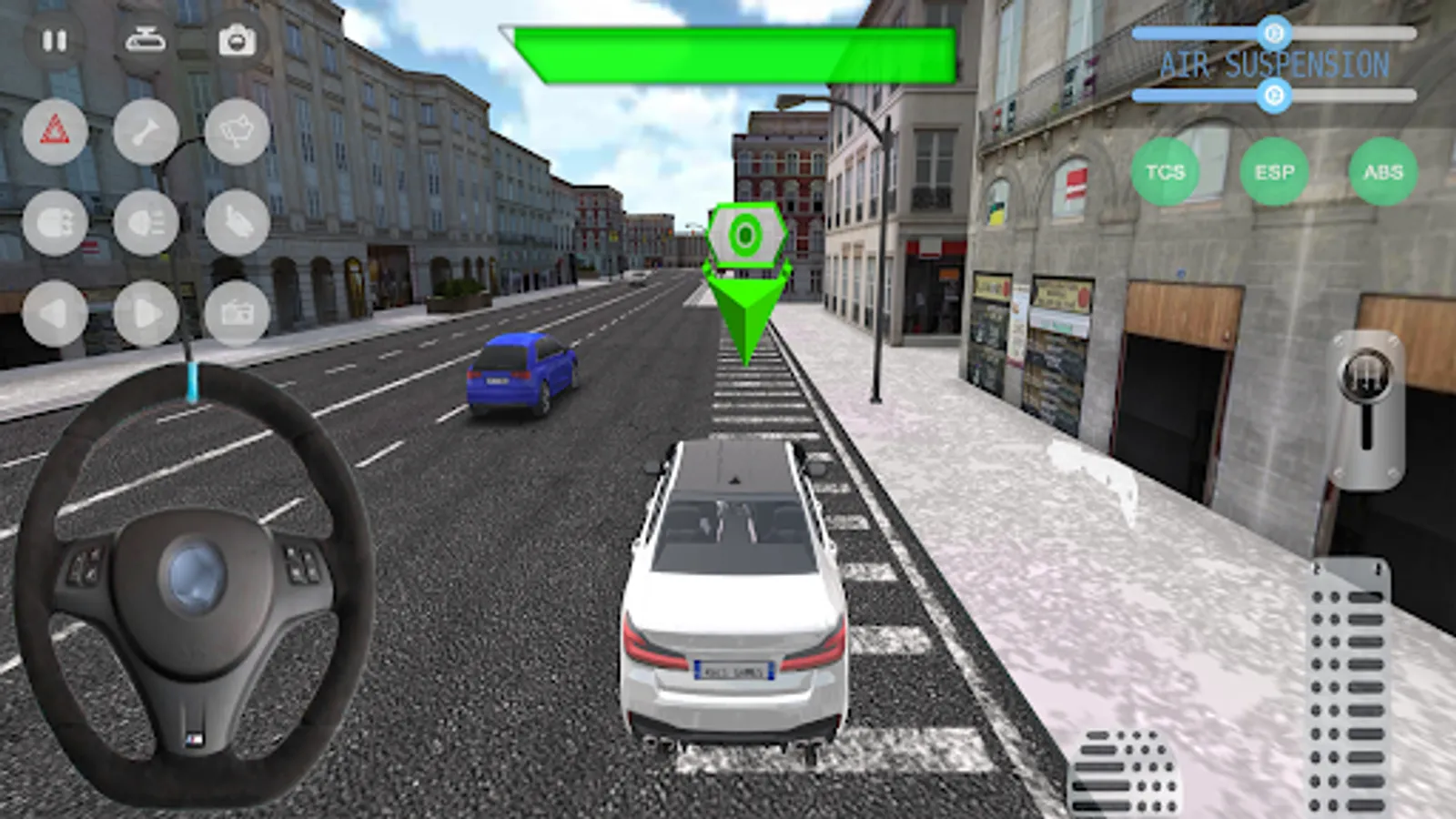This screenshot has width=1456, height=819.
Task: Activate the left turn signal
Action: tap(55, 309)
